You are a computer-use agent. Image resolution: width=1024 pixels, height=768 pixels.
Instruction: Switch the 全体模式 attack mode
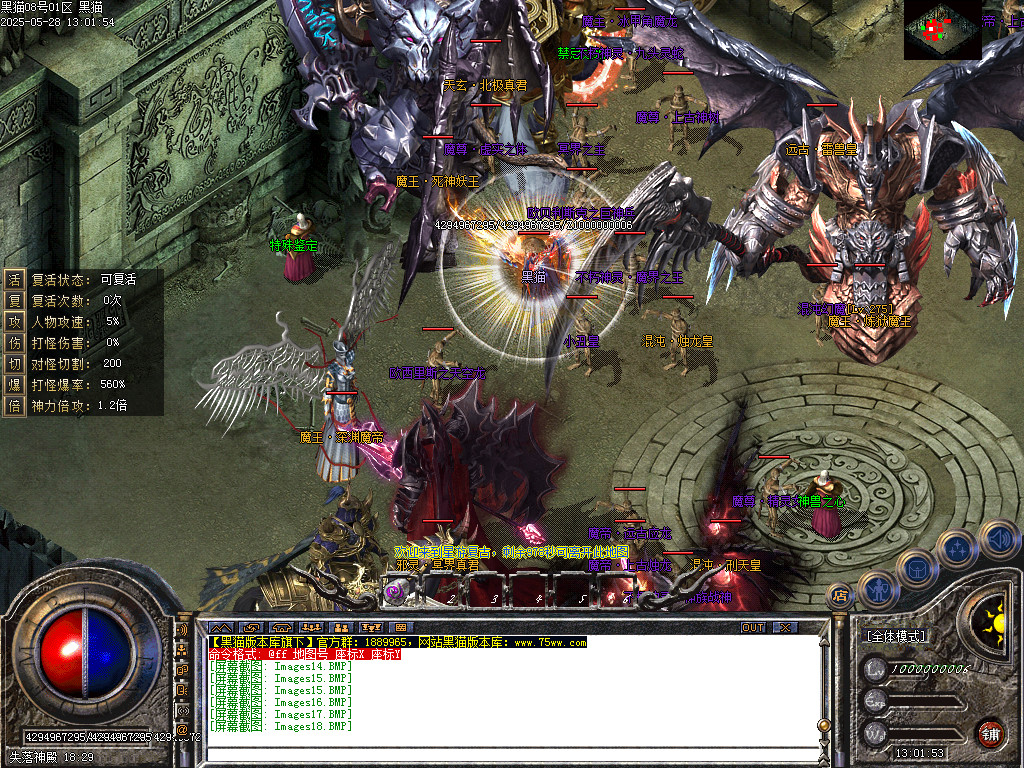(x=895, y=636)
